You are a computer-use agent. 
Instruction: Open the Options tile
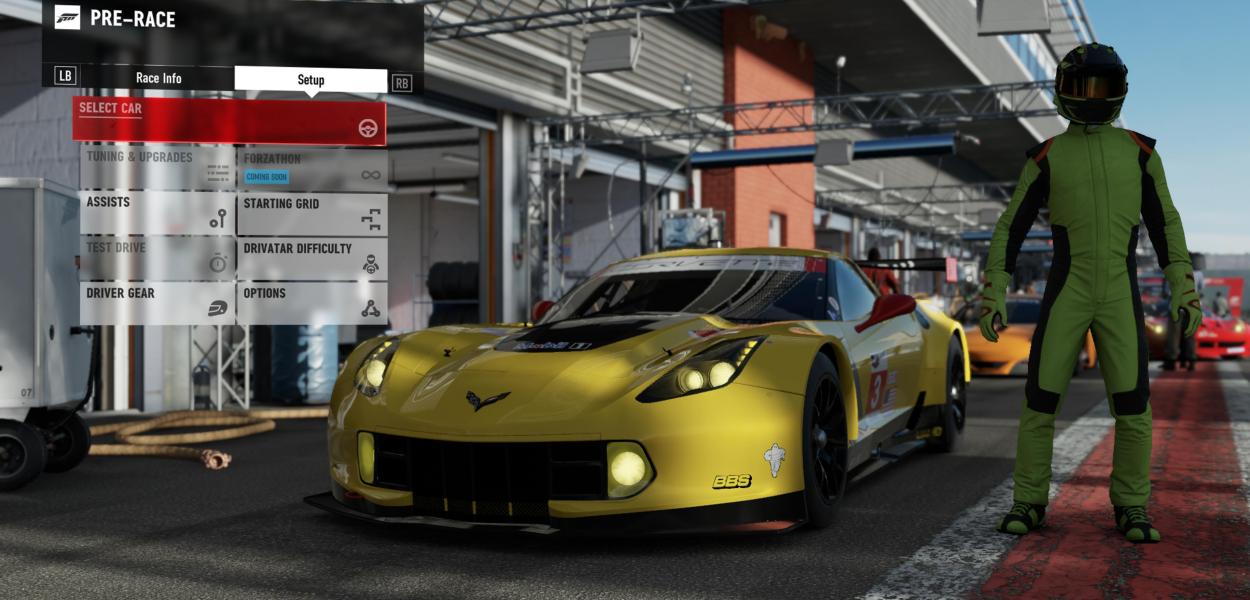click(x=312, y=303)
